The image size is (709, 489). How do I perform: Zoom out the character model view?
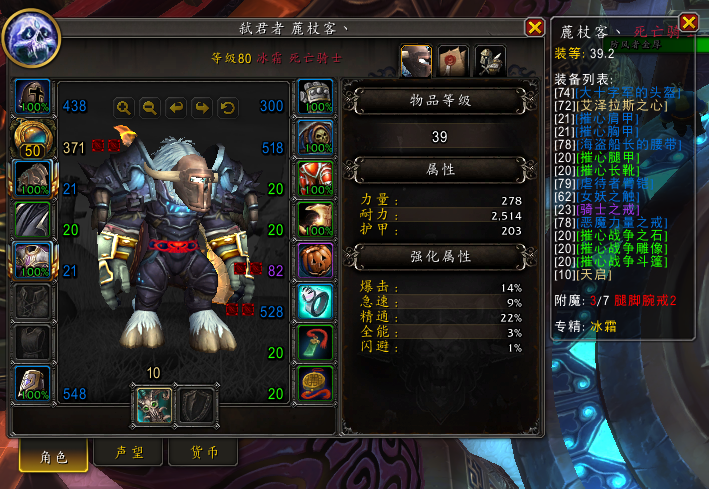pyautogui.click(x=150, y=106)
